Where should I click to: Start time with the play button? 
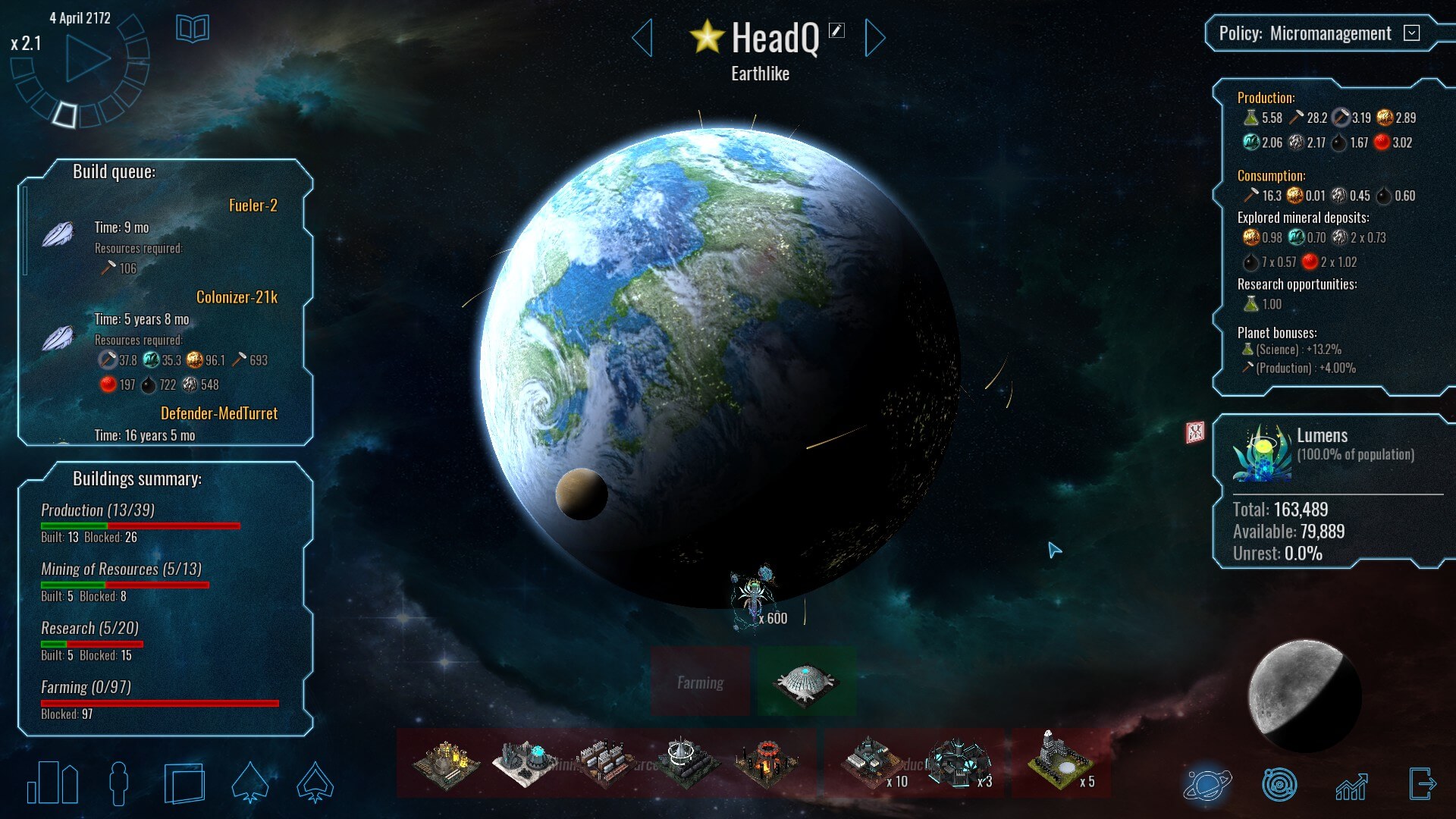86,59
